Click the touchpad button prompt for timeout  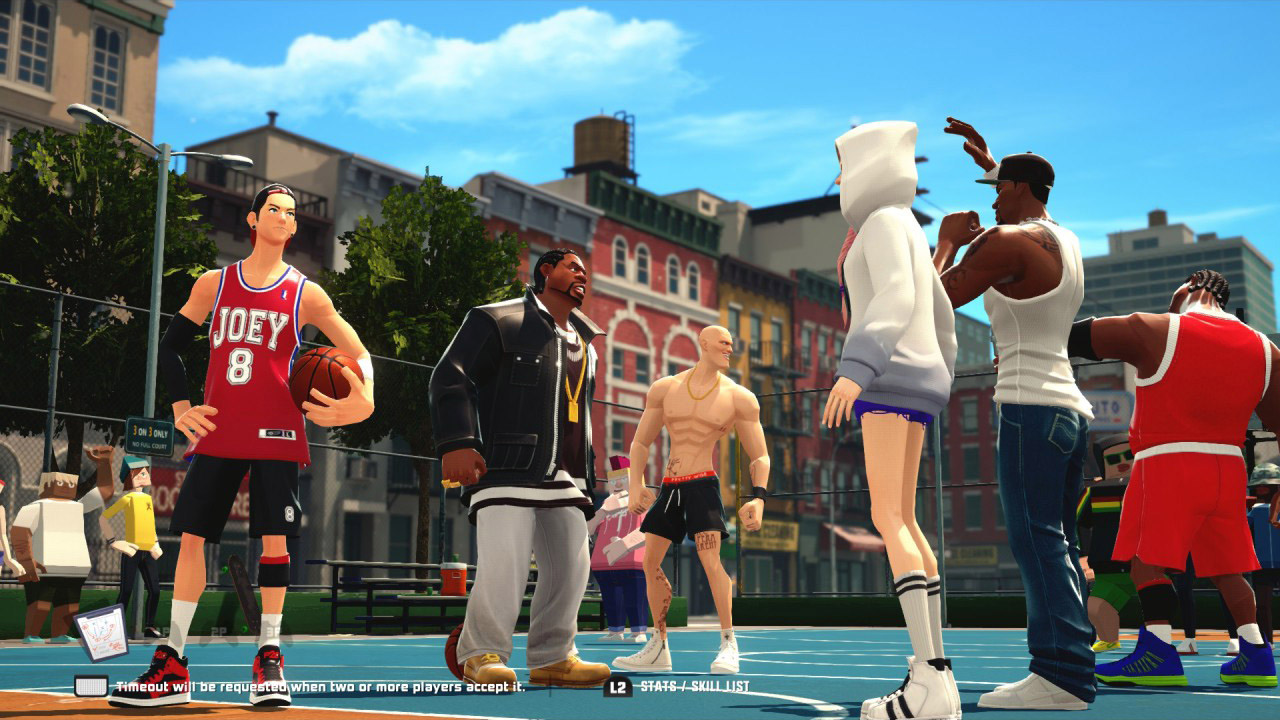(x=89, y=684)
